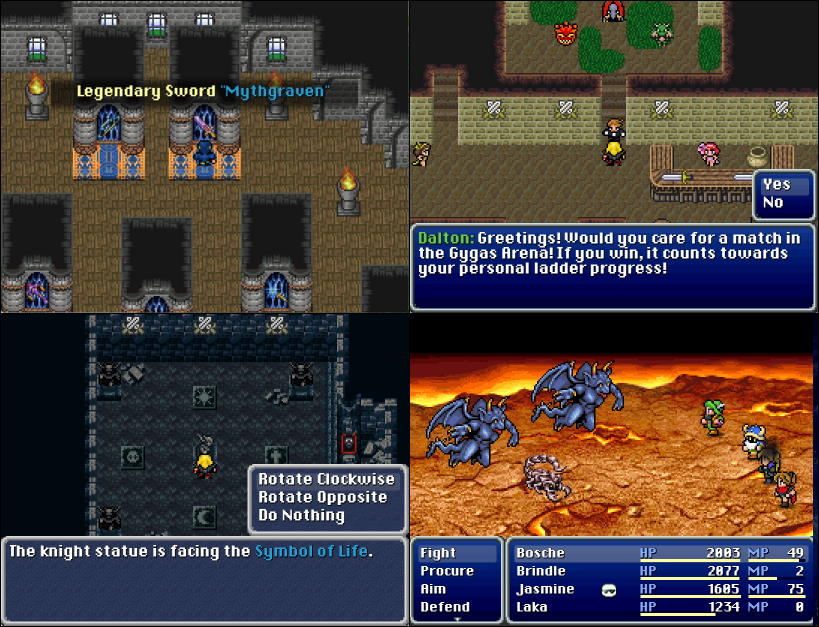Choose Yes for the arena match
This screenshot has height=627, width=819.
(776, 184)
